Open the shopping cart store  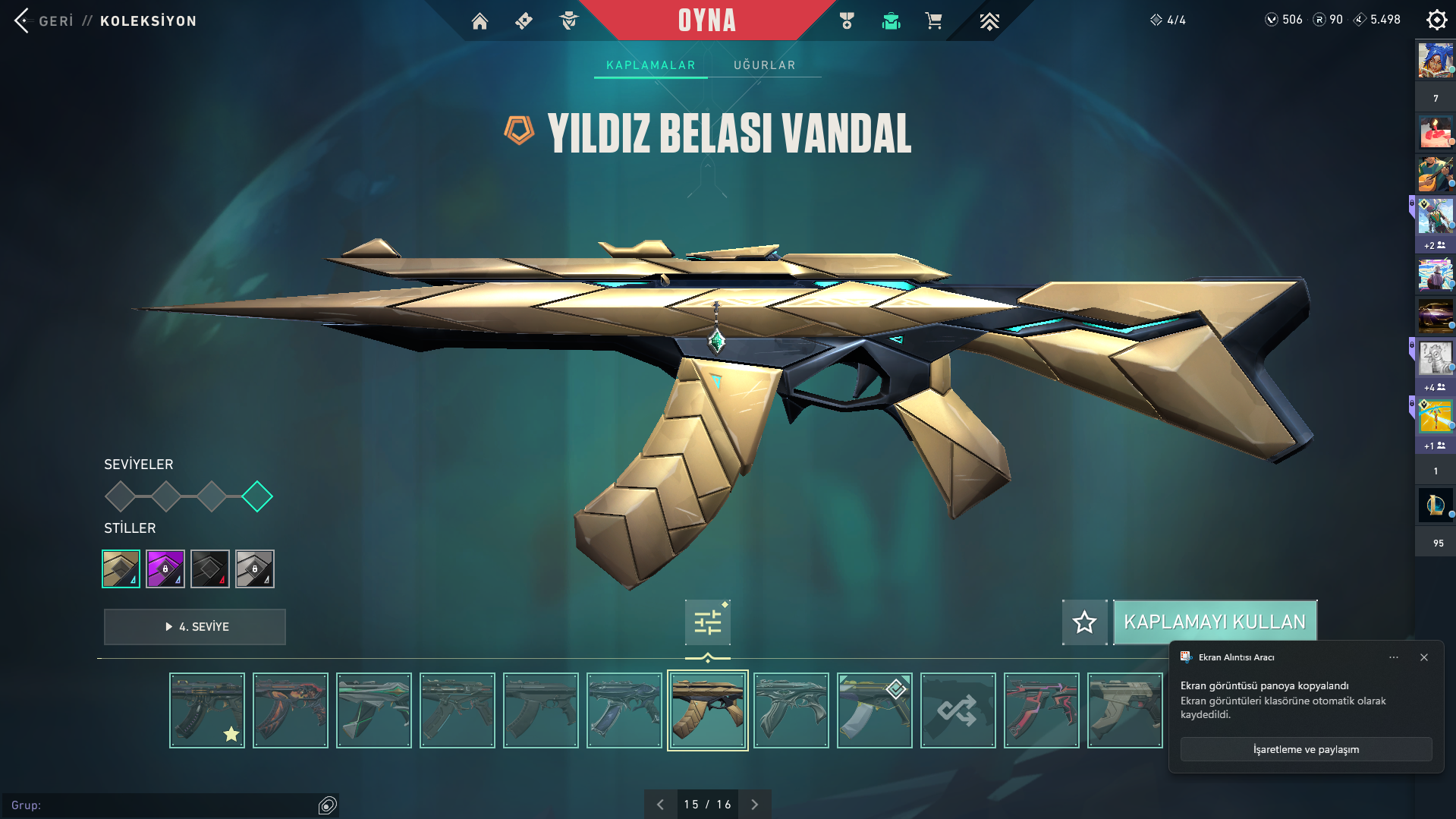tap(933, 21)
